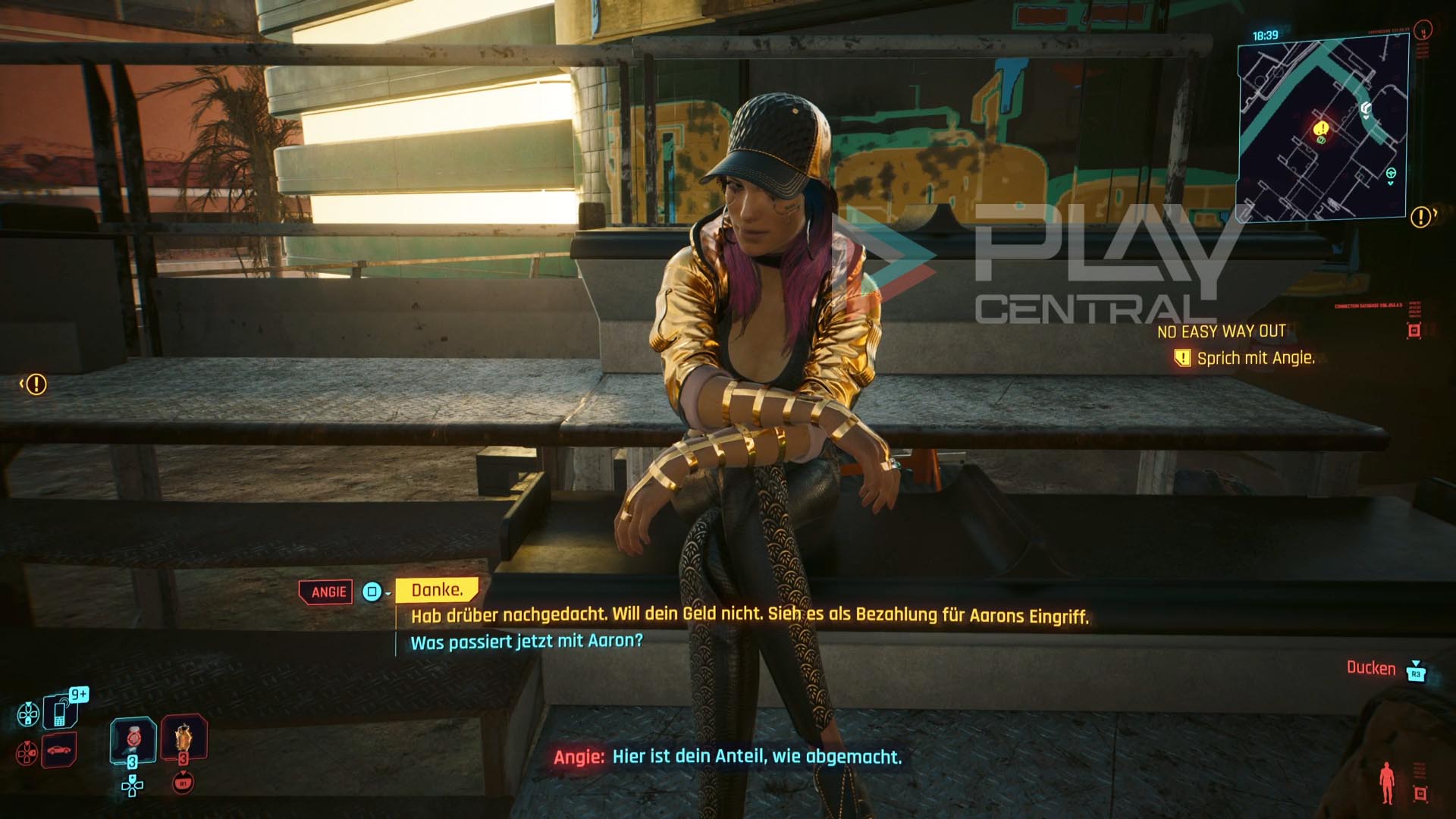Click the yellow objective indicator below the minimap
This screenshot has height=819, width=1456.
(x=1421, y=218)
